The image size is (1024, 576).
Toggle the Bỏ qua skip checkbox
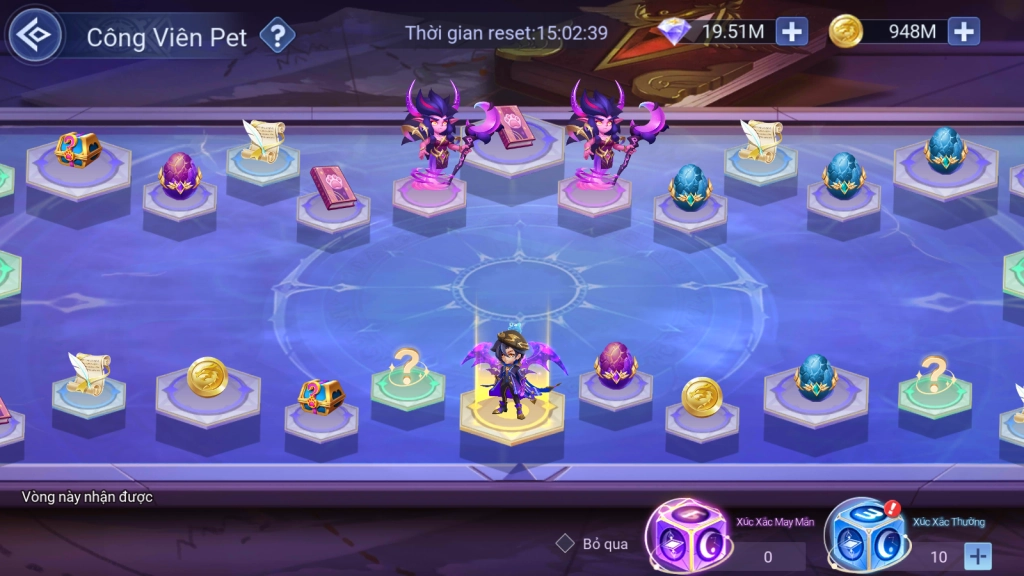[565, 543]
